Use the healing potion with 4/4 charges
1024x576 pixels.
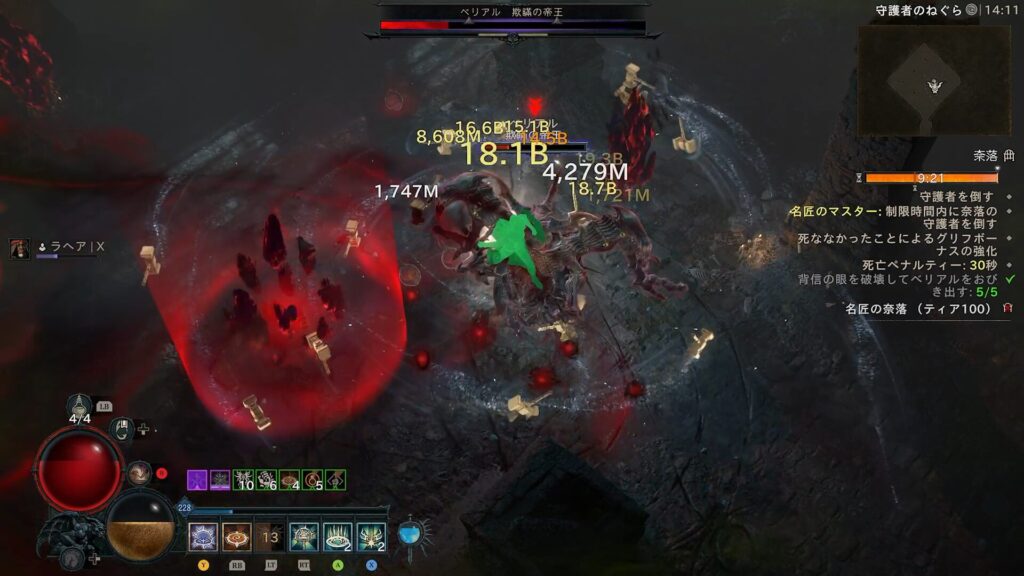(80, 408)
